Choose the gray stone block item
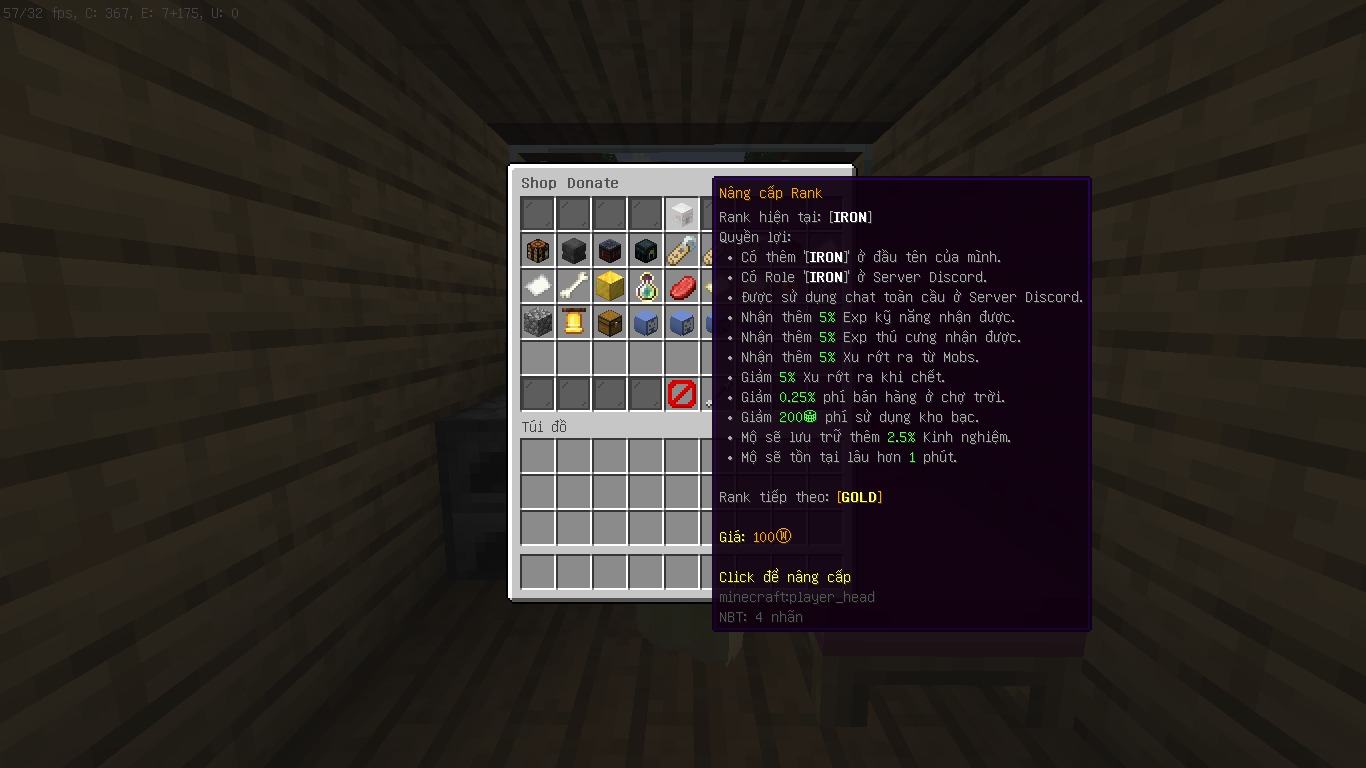The width and height of the screenshot is (1366, 768). click(x=537, y=322)
